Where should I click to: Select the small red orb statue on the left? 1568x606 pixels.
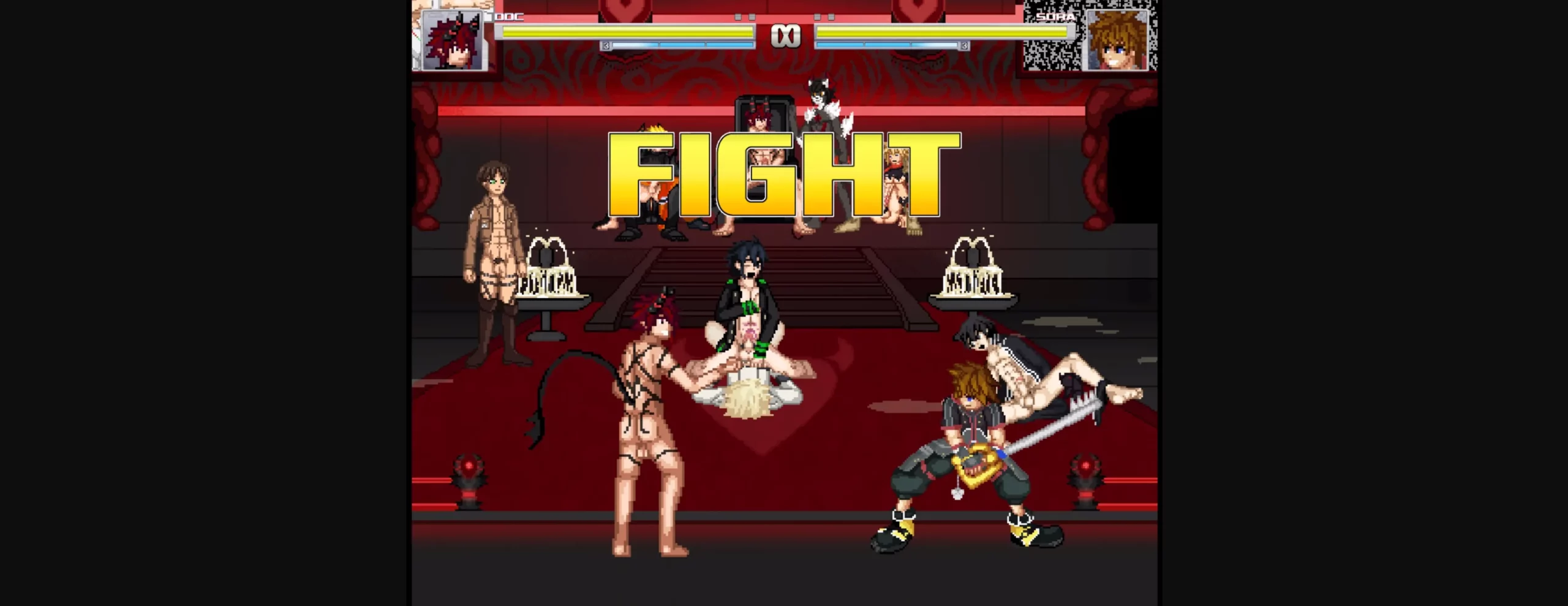469,484
